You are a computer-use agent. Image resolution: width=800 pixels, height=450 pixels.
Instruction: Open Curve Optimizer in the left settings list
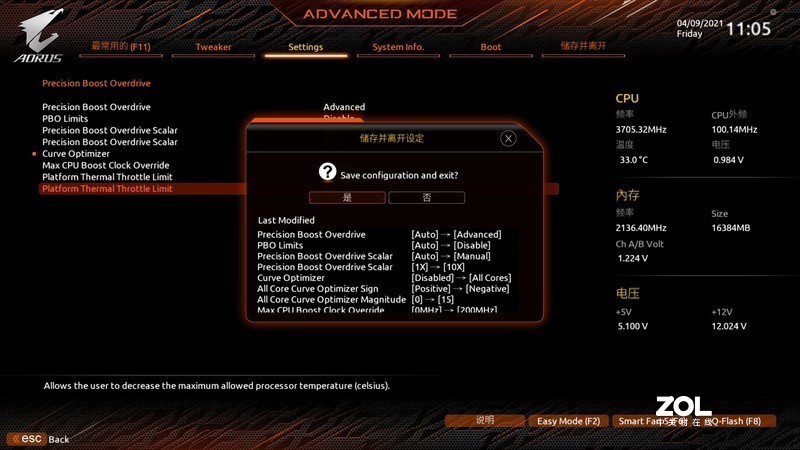76,153
